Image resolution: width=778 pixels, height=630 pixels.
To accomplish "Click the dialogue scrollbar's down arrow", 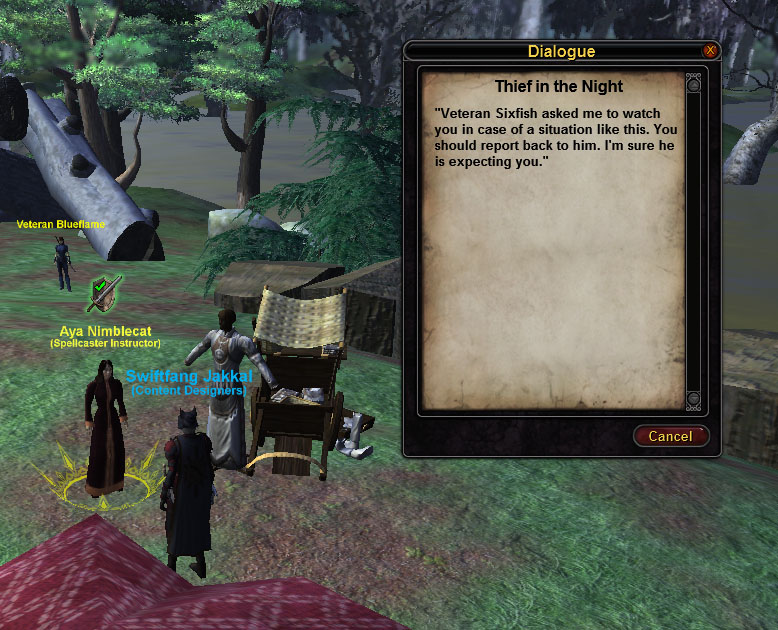I will [694, 400].
